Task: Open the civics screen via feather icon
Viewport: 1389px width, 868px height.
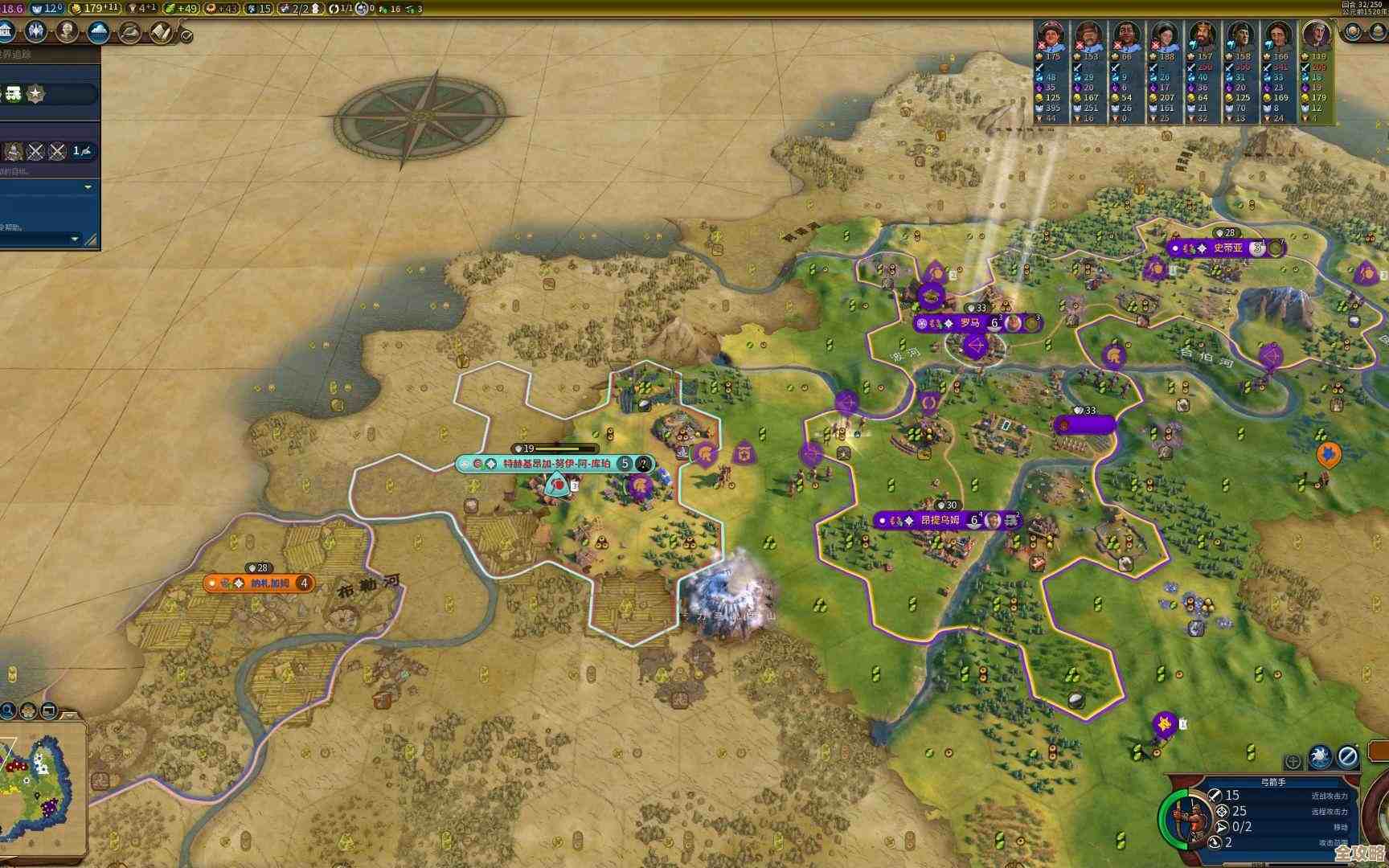Action: [x=130, y=31]
